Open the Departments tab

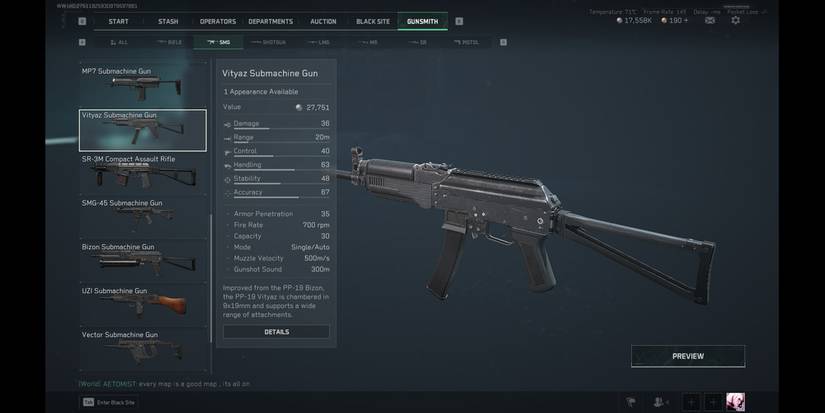[270, 21]
